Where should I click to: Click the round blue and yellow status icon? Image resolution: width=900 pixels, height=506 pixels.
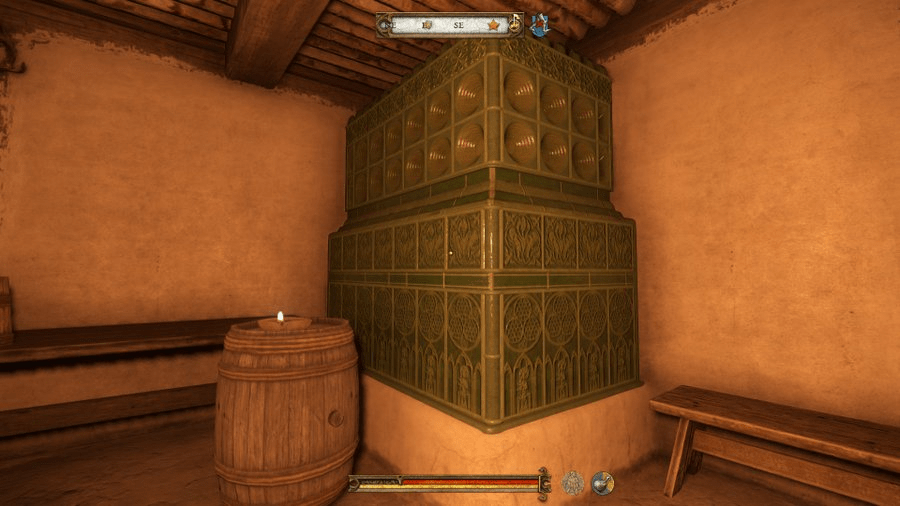[x=602, y=483]
